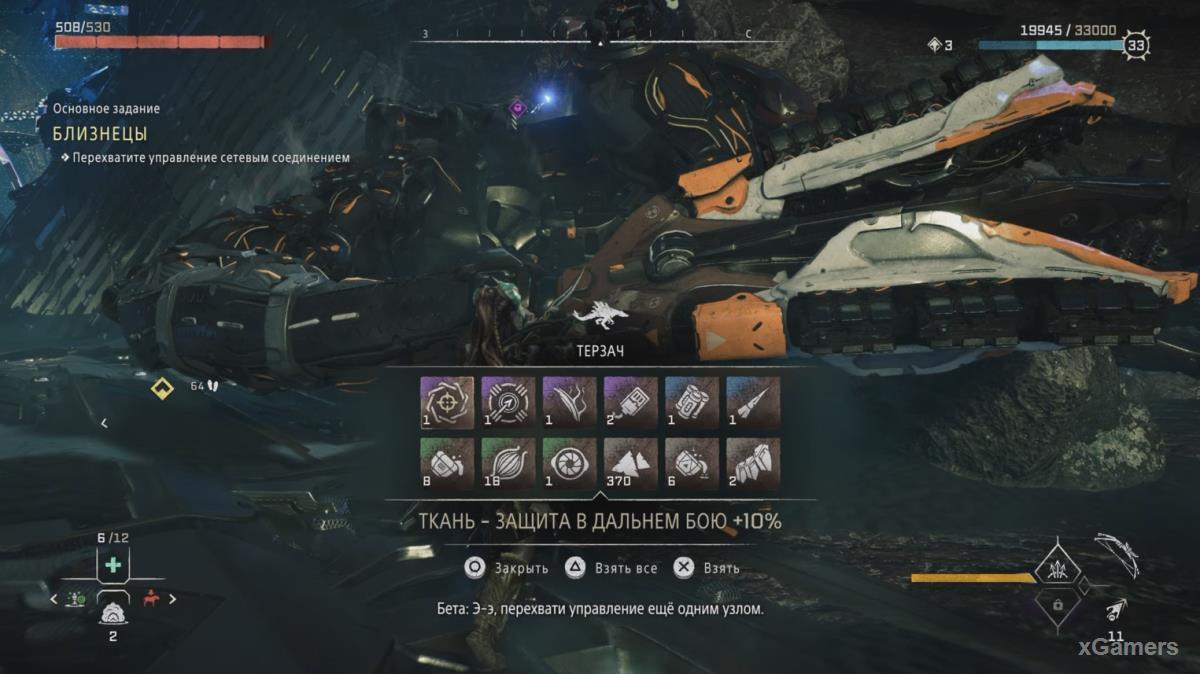
Task: Select the green container stack of 8
Action: [x=447, y=462]
